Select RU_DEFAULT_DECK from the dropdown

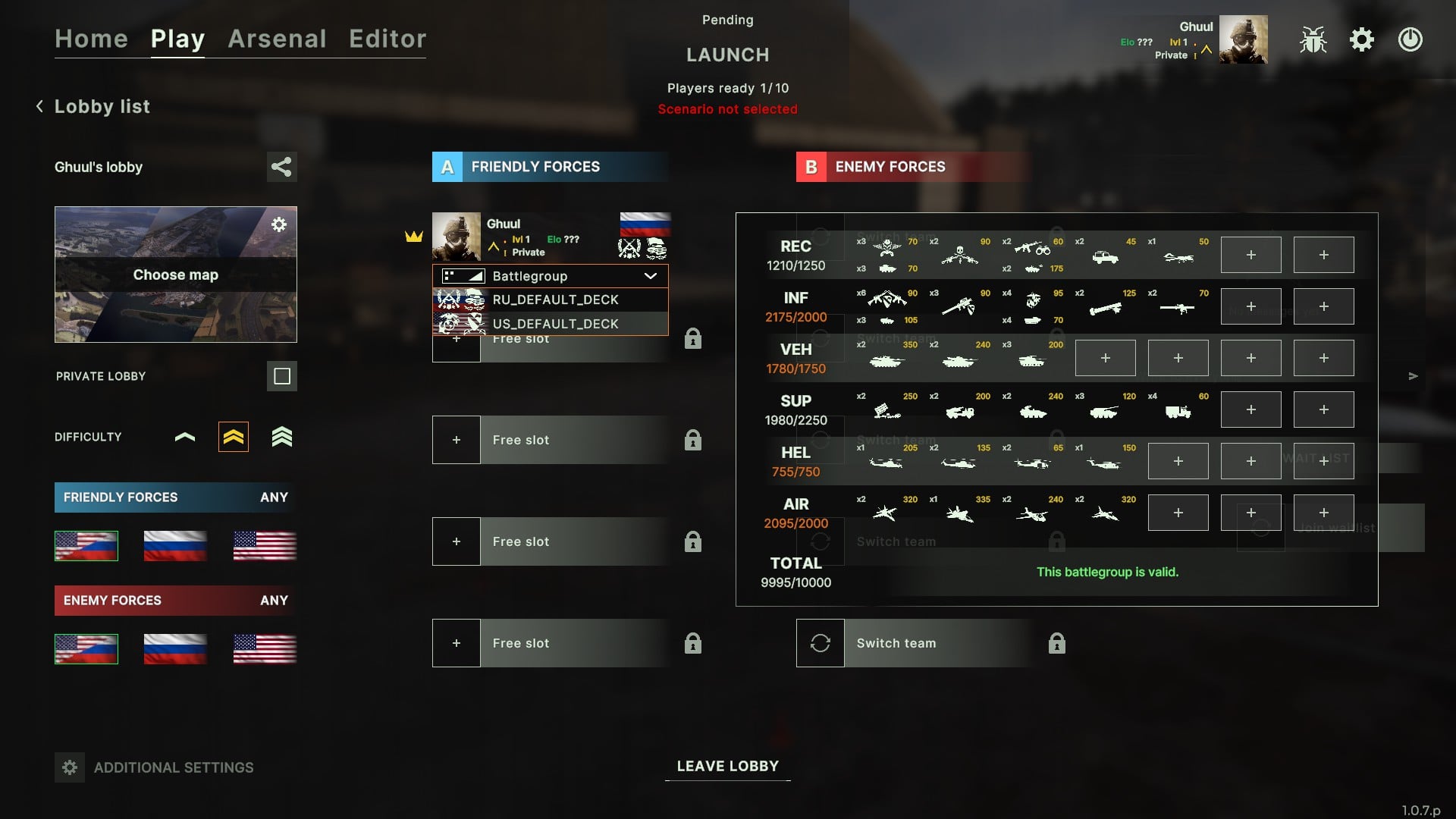point(556,300)
